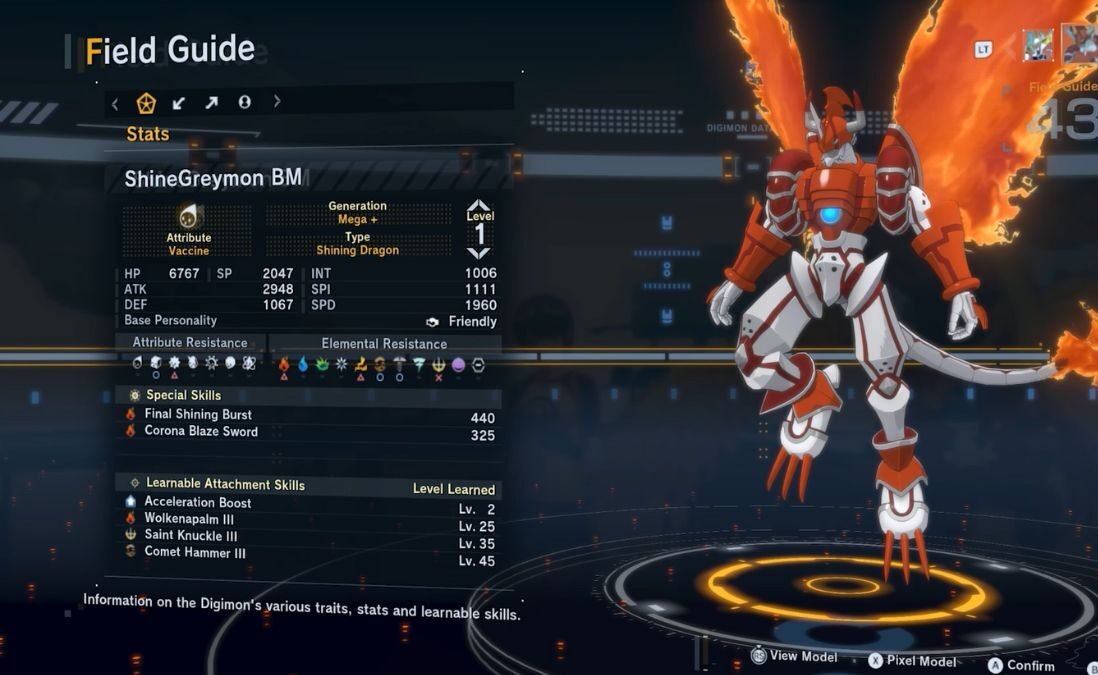Click the left chevron beside the tab icons
Image resolution: width=1098 pixels, height=675 pixels.
coord(115,102)
